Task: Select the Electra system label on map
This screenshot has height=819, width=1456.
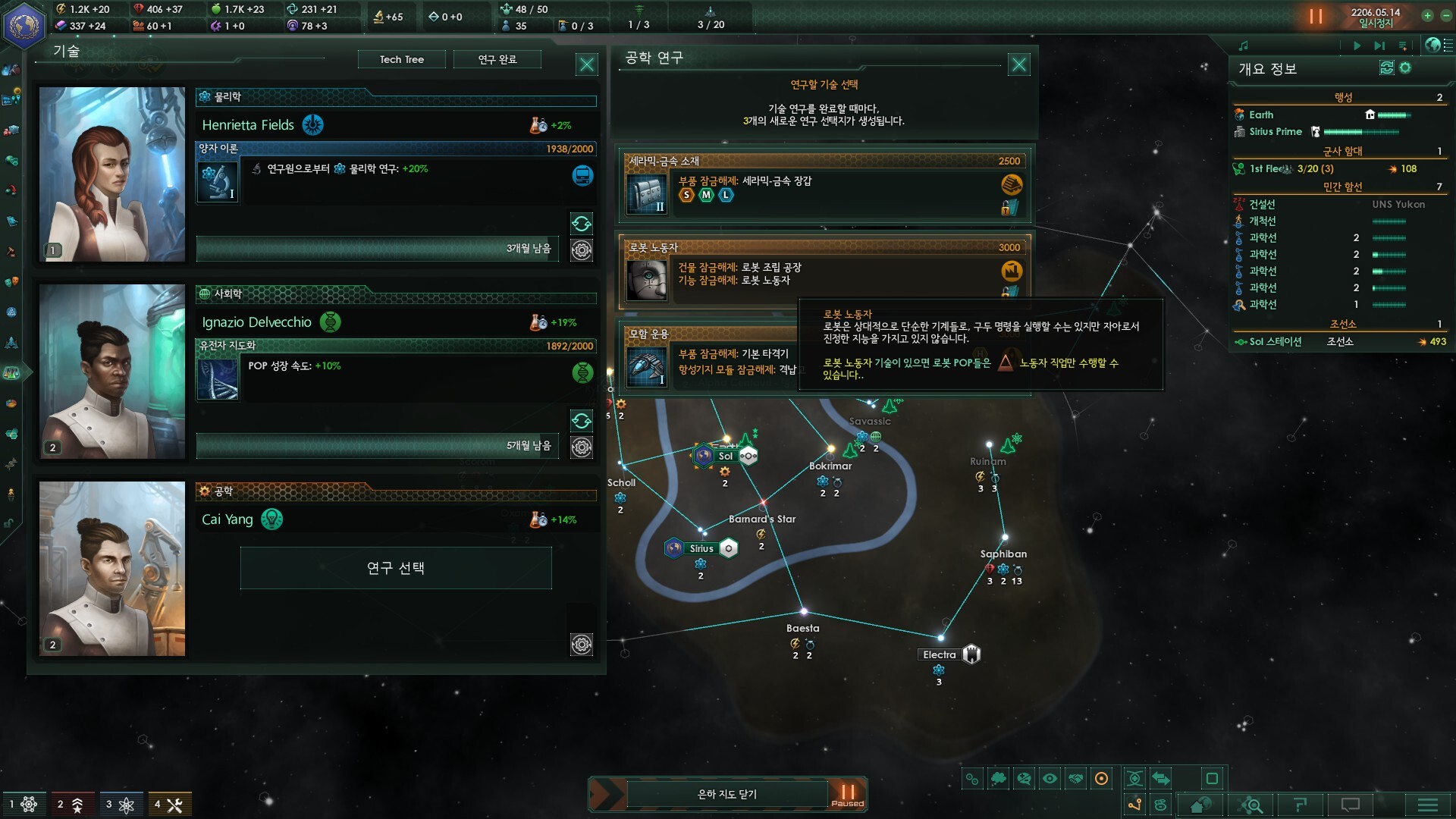Action: [x=940, y=654]
